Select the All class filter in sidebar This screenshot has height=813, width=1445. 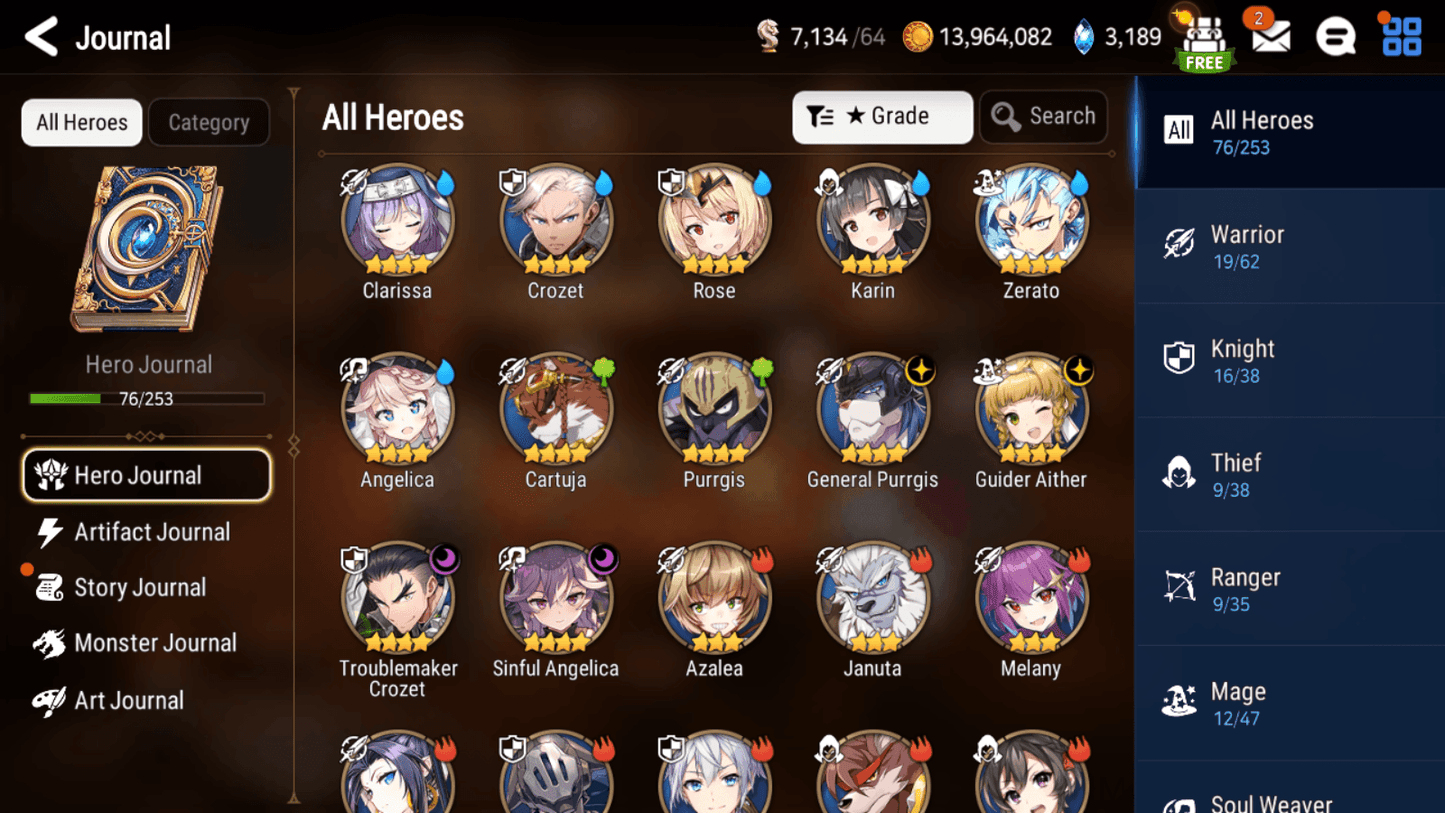[1180, 130]
